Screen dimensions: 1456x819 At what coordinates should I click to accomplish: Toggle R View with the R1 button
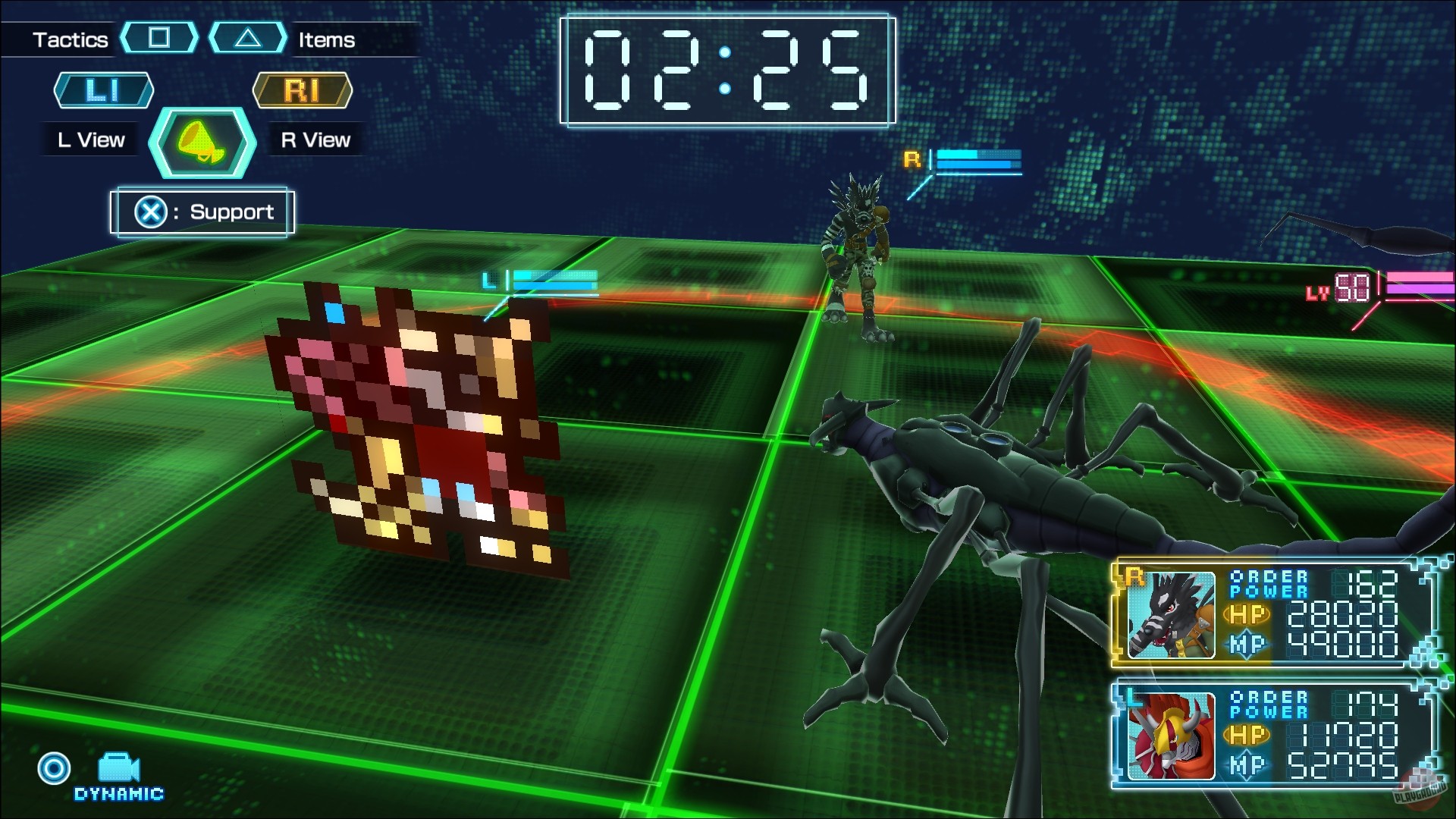(x=303, y=90)
